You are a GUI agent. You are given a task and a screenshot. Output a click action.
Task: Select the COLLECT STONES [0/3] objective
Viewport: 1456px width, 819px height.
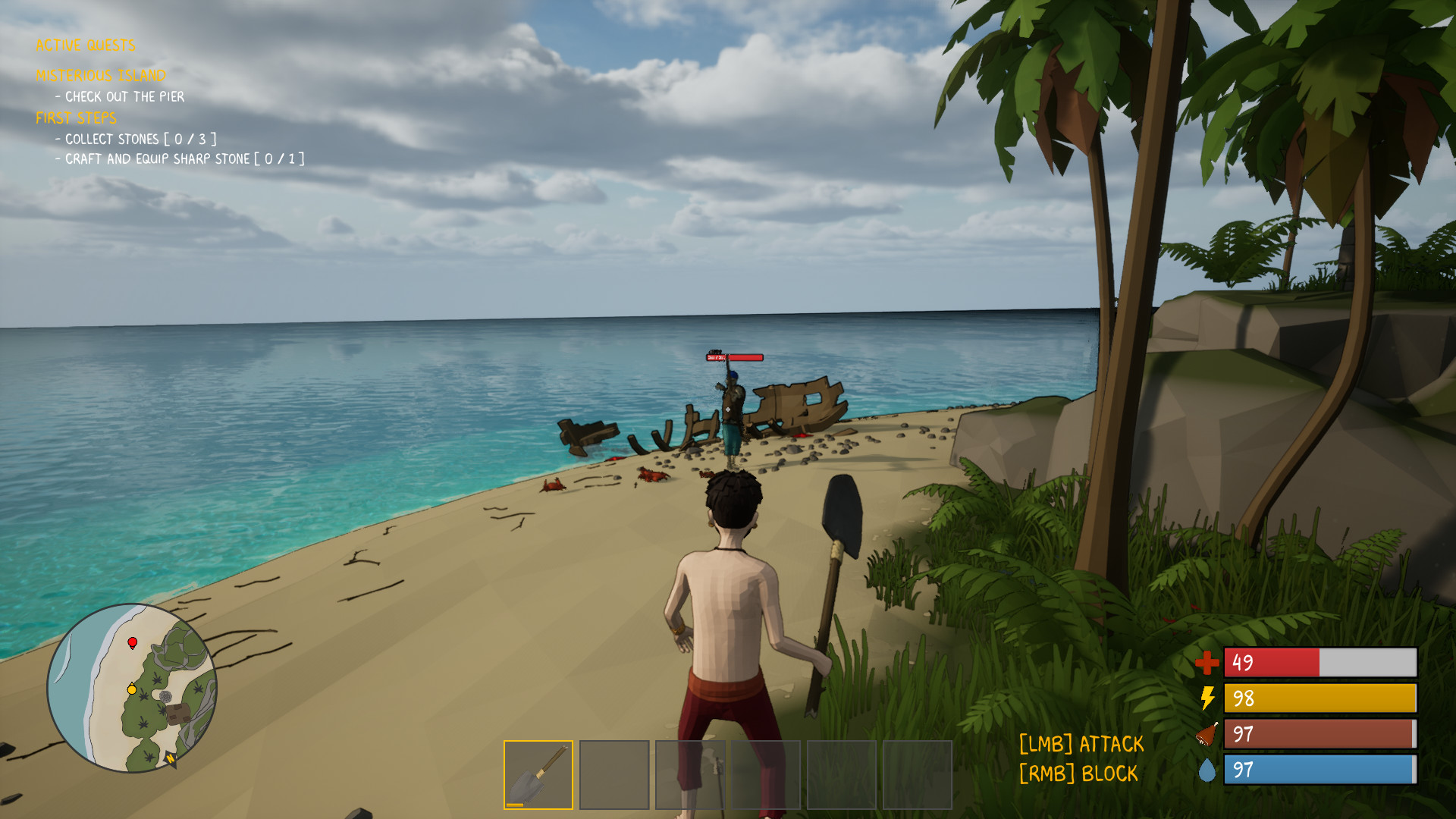136,139
